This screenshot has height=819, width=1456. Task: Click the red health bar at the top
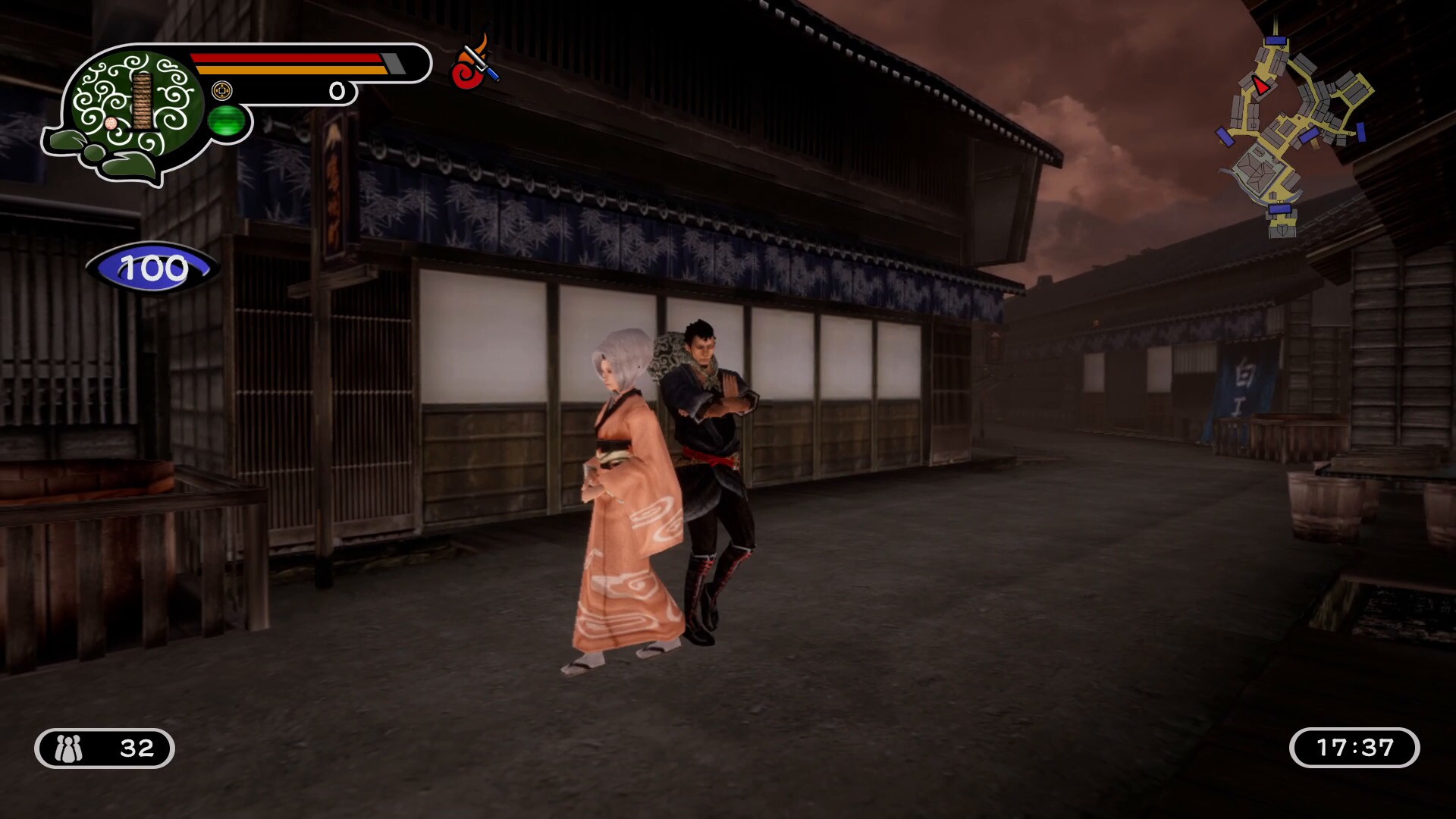[x=284, y=58]
